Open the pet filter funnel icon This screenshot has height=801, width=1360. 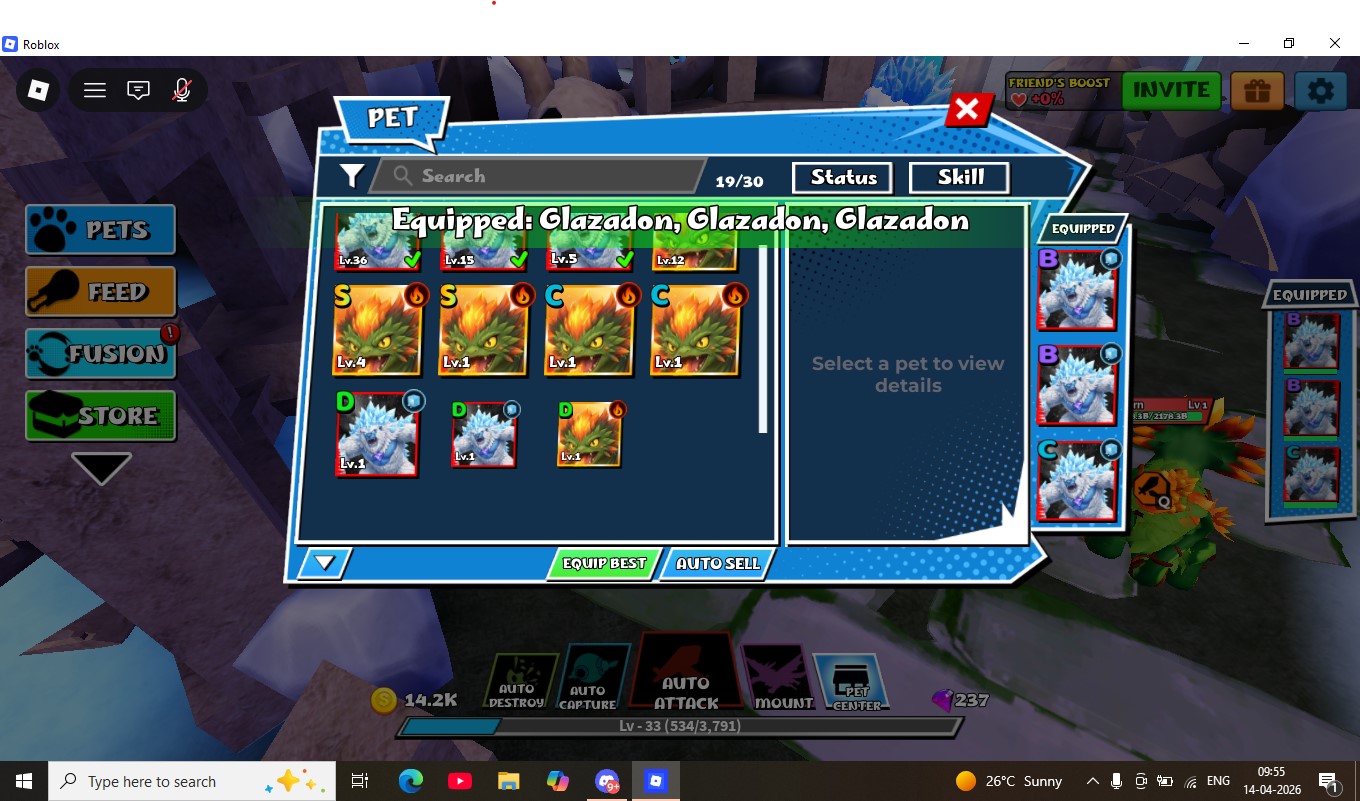pos(351,176)
